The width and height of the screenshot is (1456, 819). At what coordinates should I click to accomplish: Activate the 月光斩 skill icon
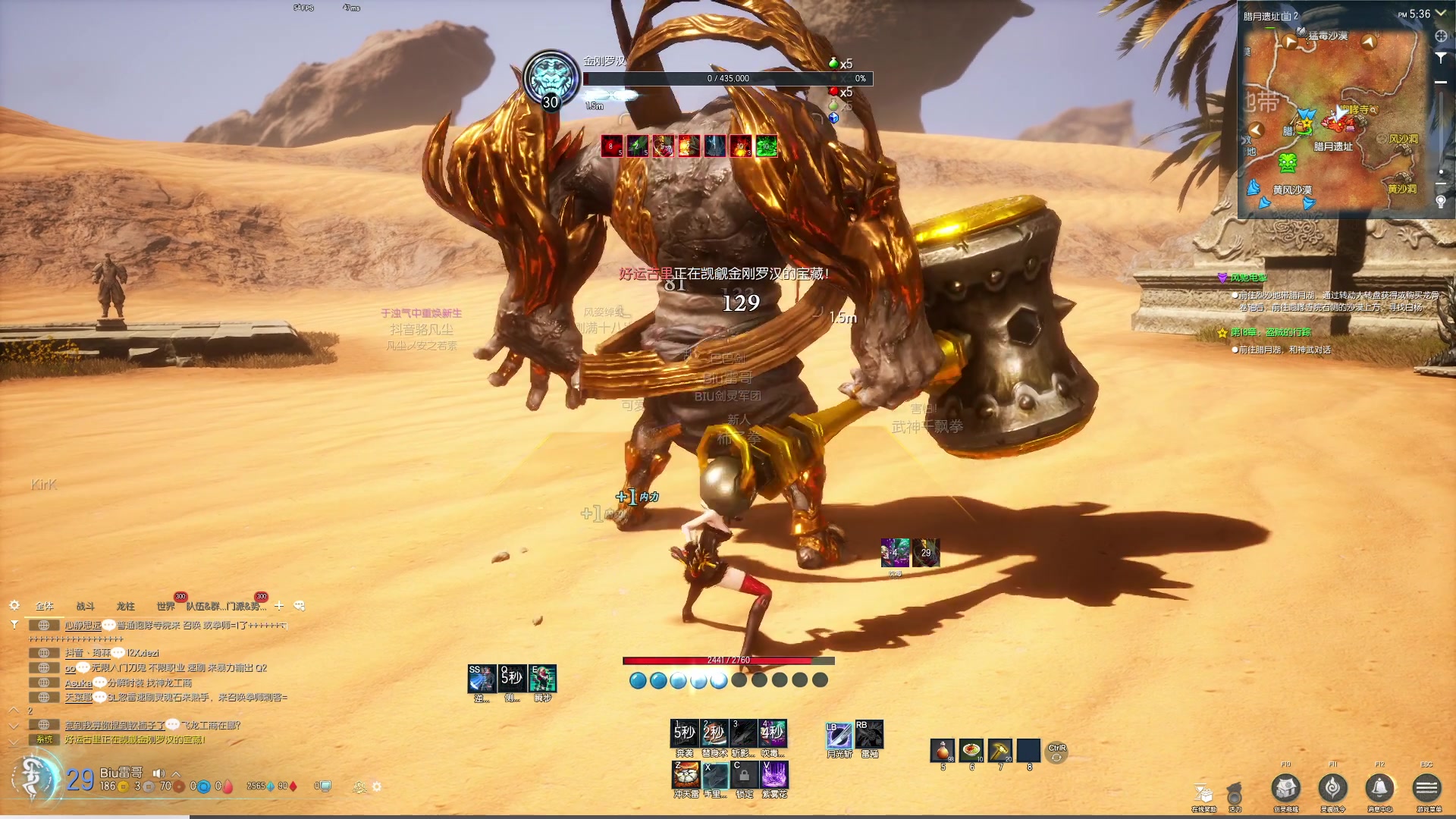point(839,734)
